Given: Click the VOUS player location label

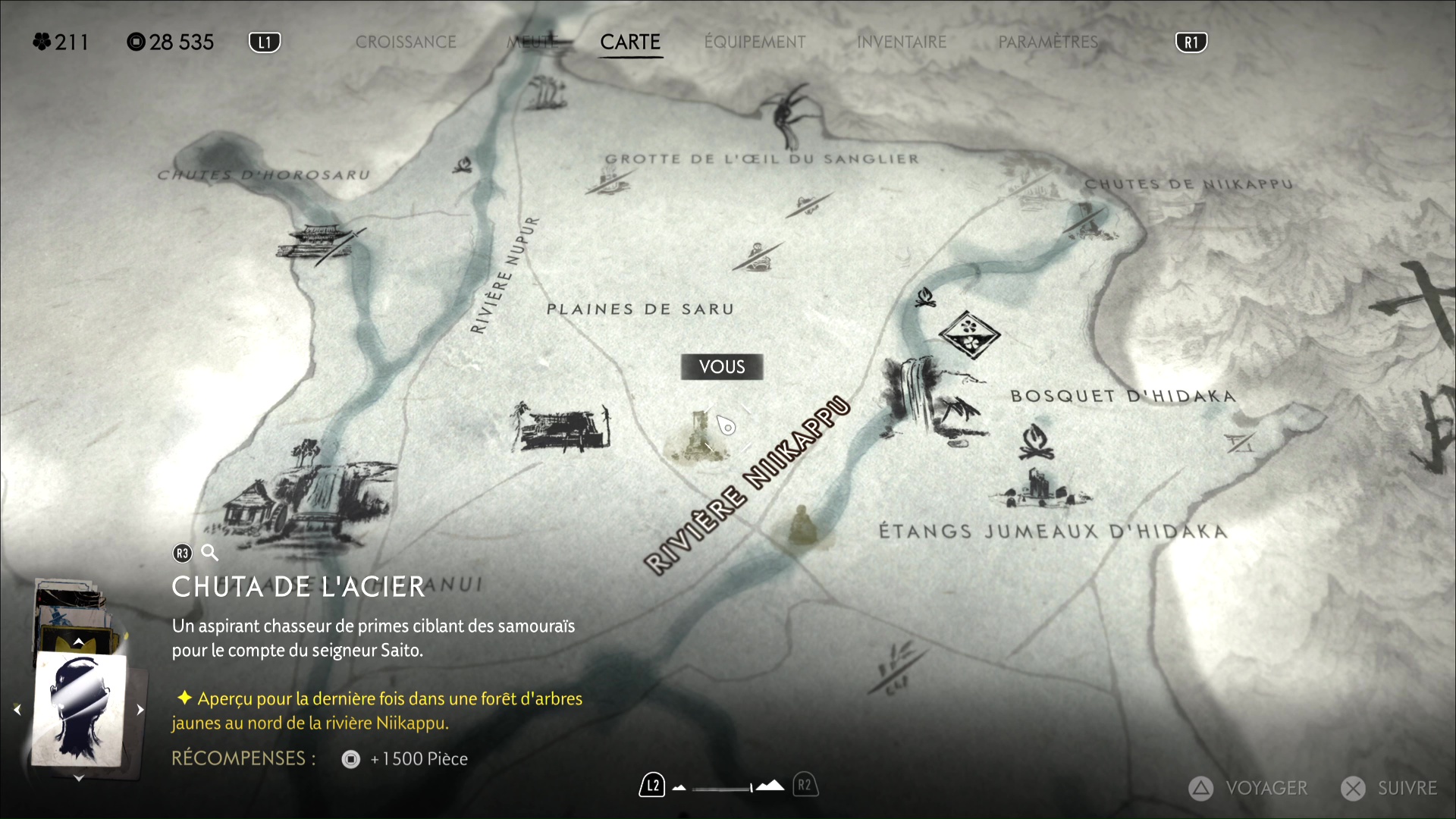Looking at the screenshot, I should click(722, 367).
